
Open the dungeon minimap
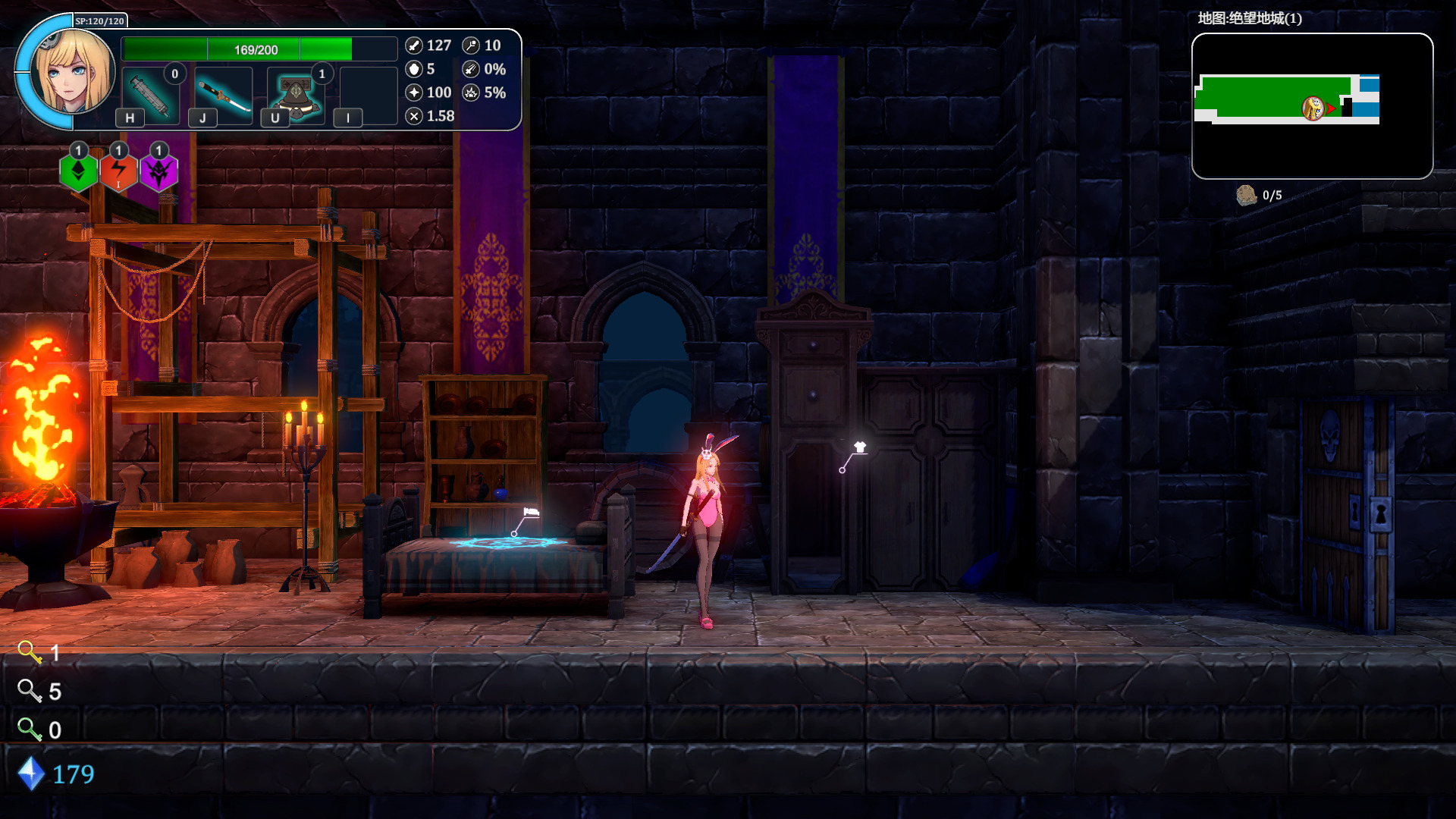coord(1312,106)
